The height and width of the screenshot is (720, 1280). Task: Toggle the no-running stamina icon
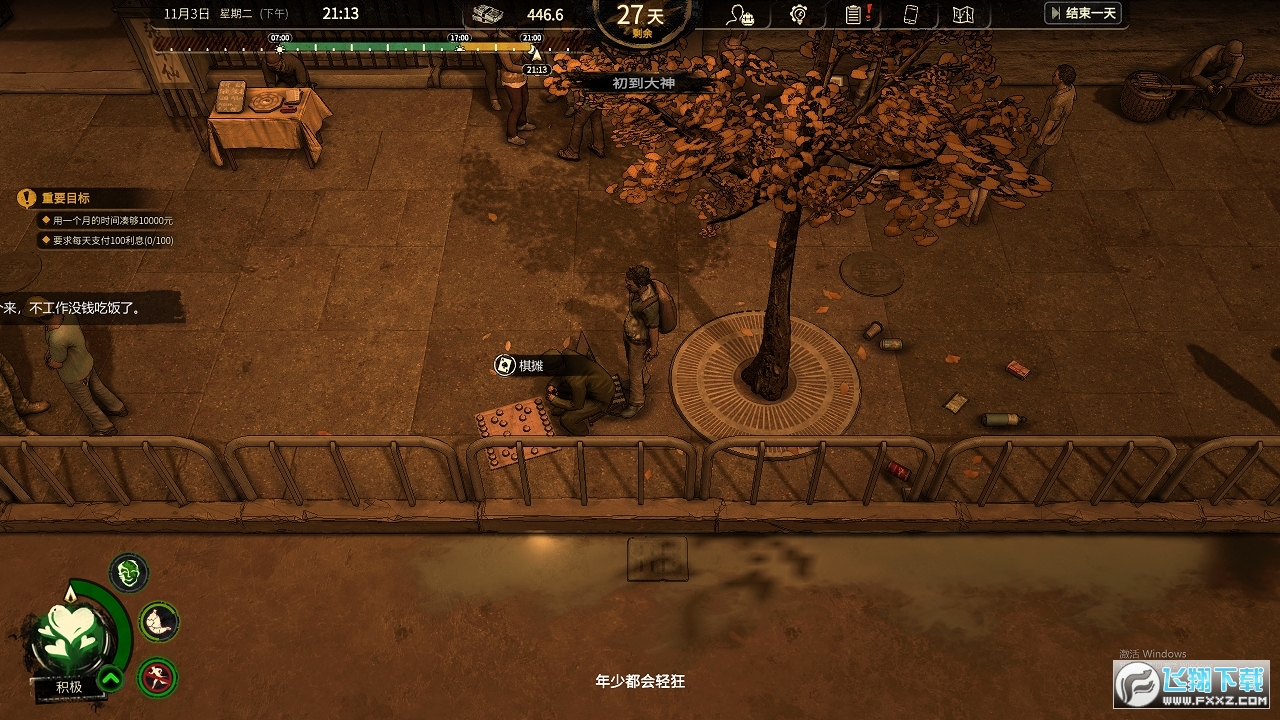pos(156,677)
